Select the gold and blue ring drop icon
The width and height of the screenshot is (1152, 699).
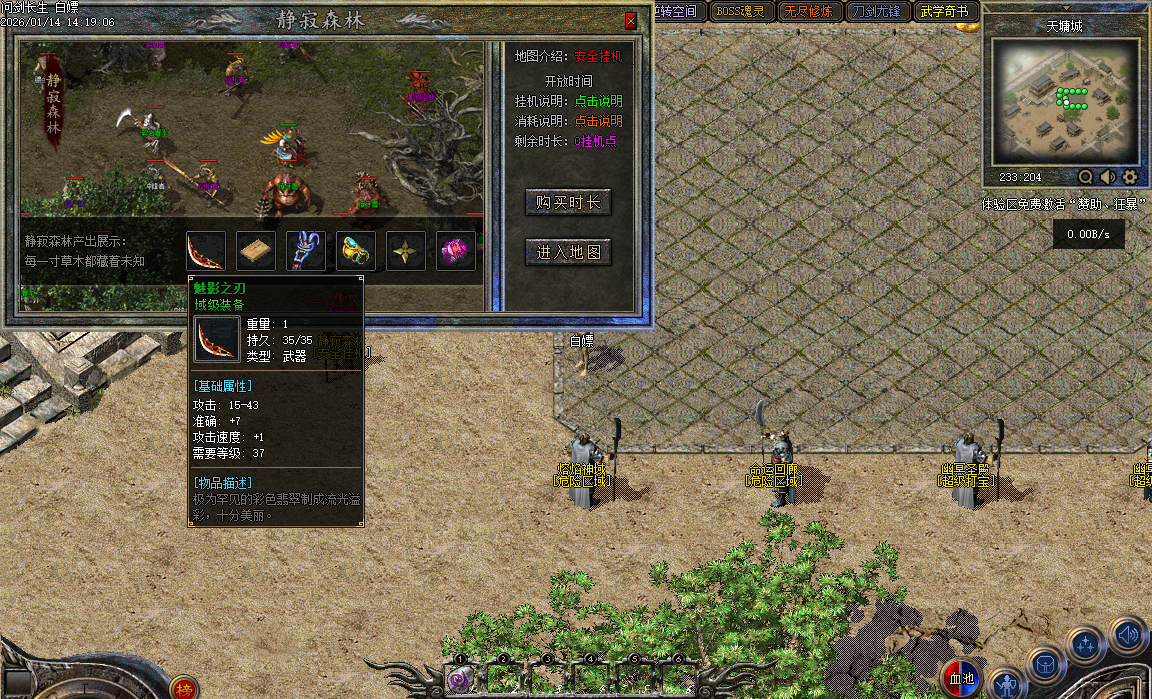click(x=356, y=251)
